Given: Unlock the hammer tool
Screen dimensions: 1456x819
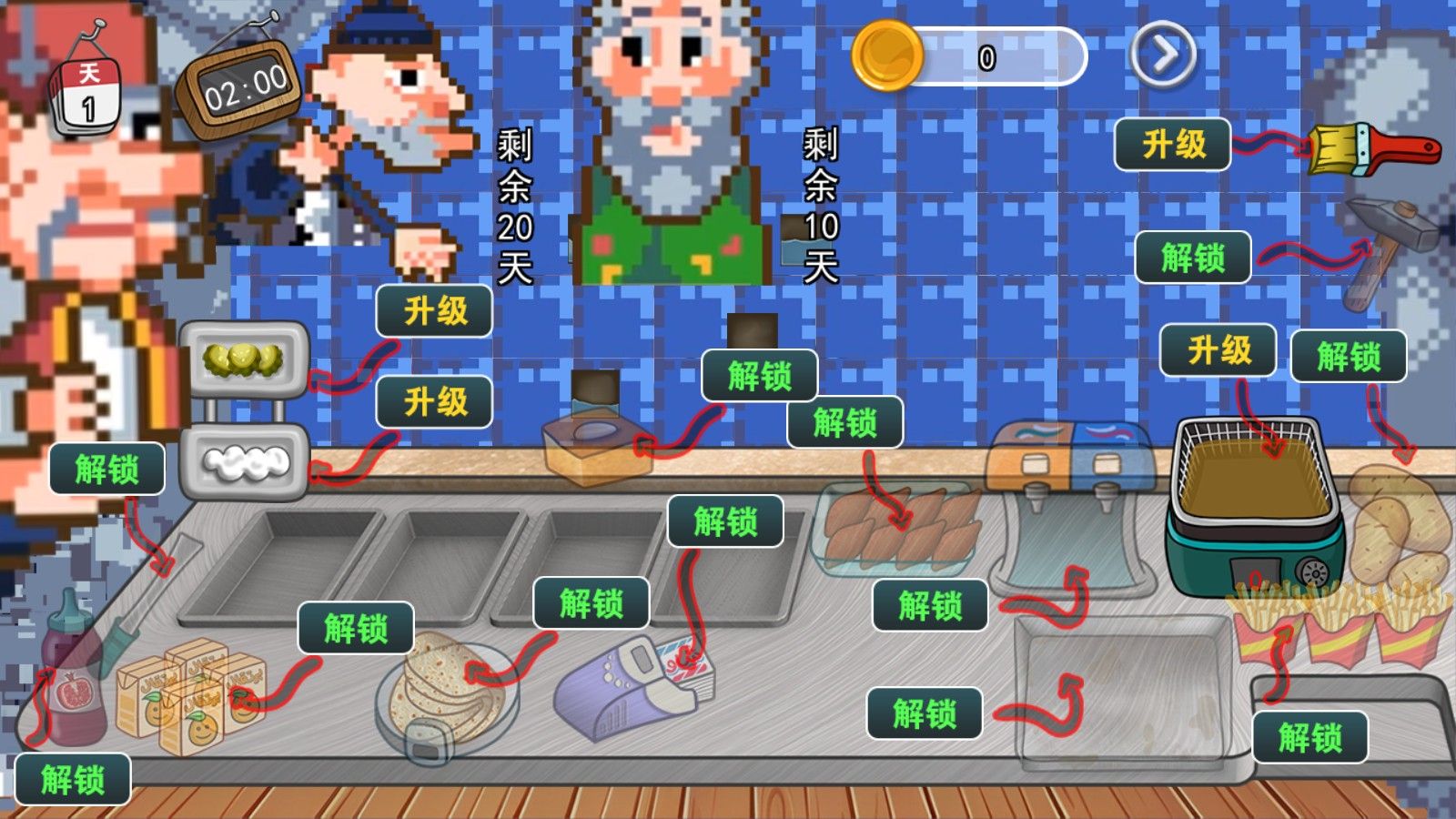Looking at the screenshot, I should [1193, 258].
